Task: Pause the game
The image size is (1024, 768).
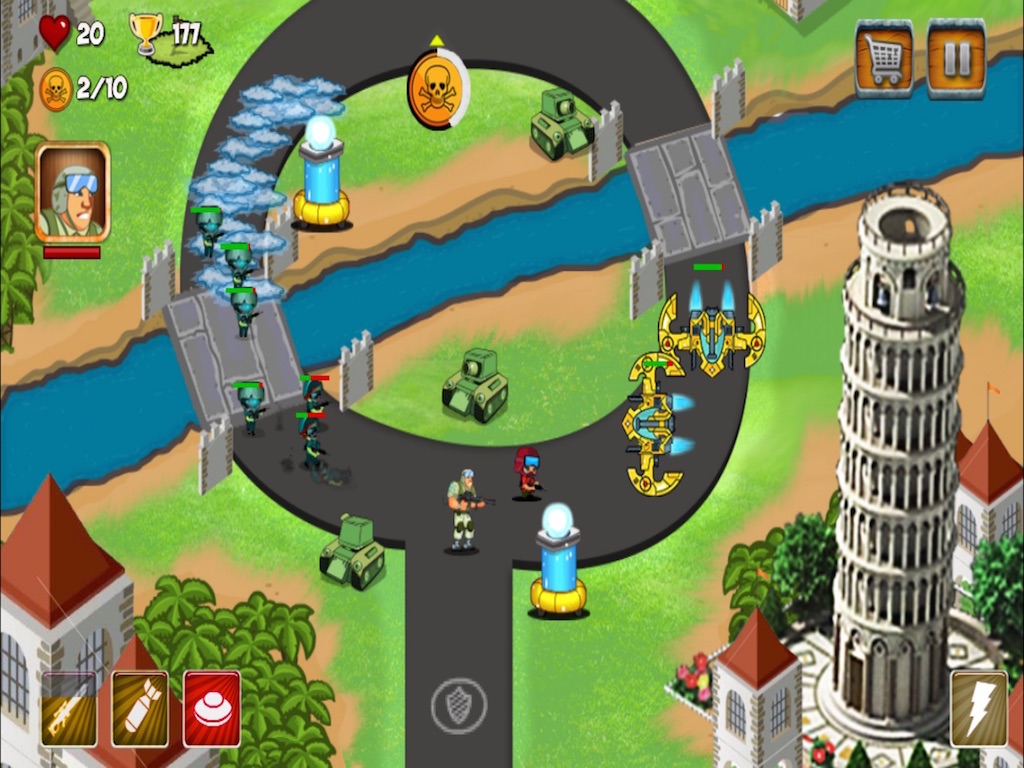Action: (956, 60)
